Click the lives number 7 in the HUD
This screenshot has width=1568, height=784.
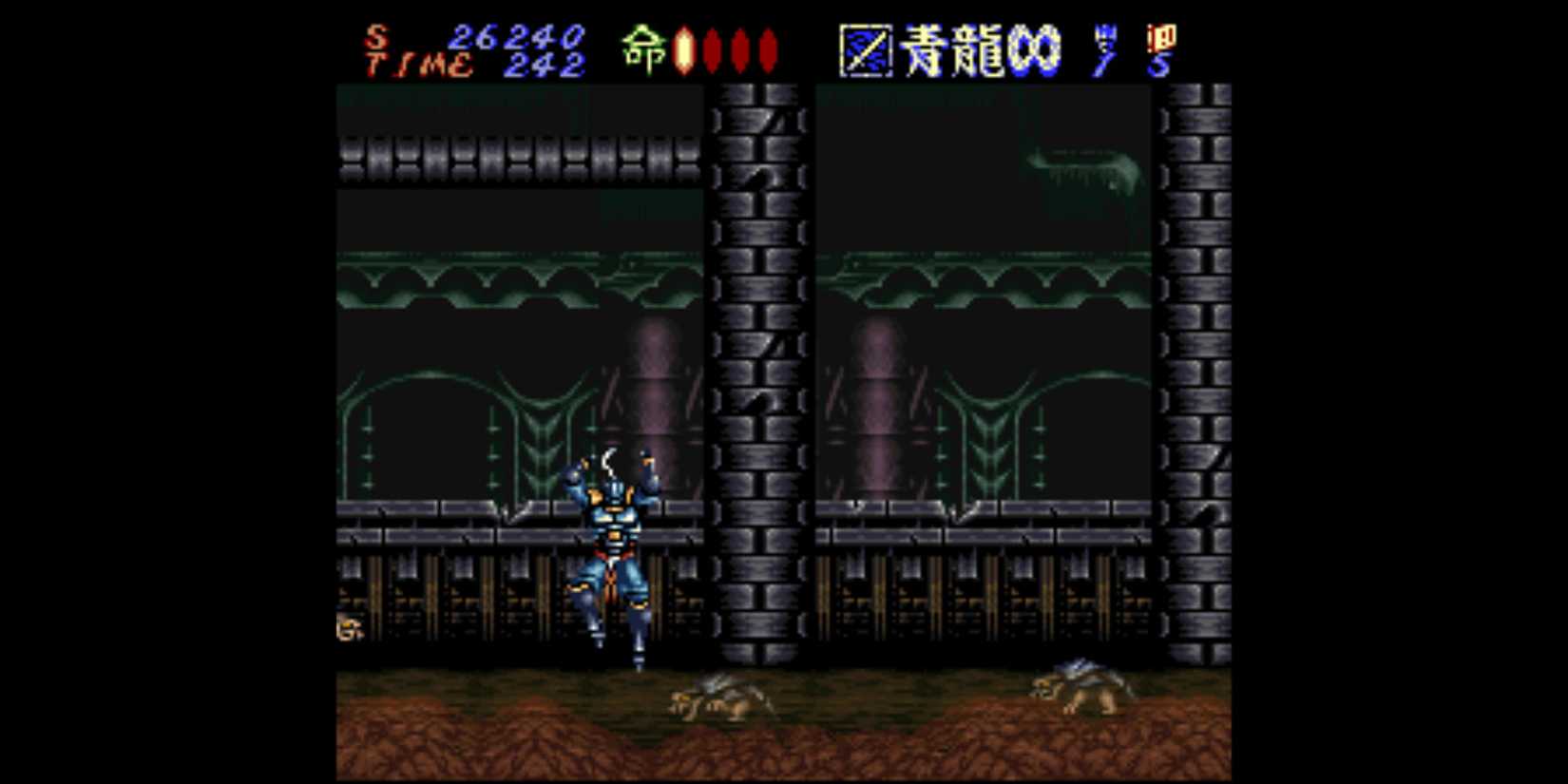[1105, 59]
